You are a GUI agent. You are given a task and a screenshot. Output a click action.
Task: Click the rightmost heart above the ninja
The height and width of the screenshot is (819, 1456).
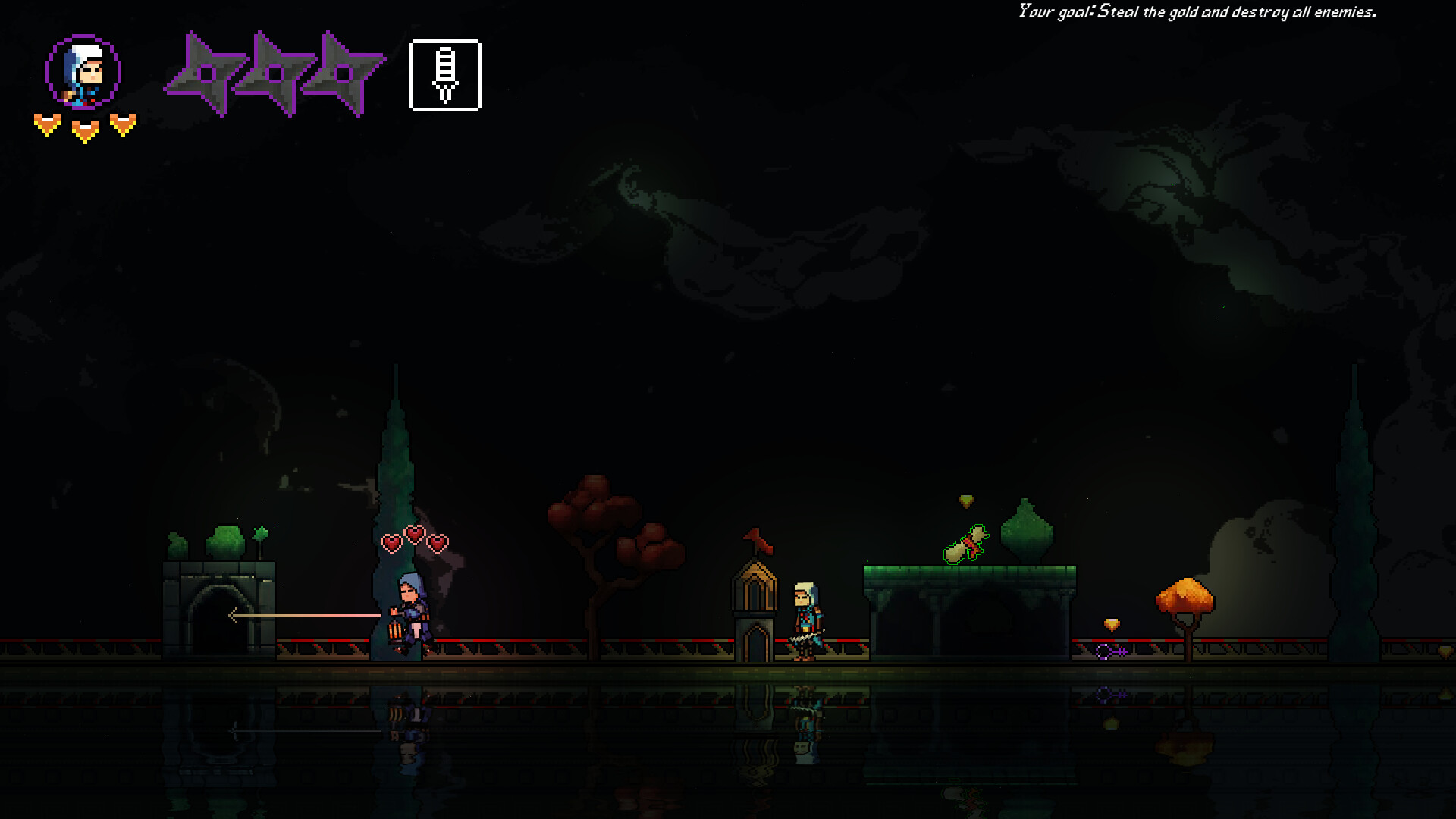coord(438,544)
